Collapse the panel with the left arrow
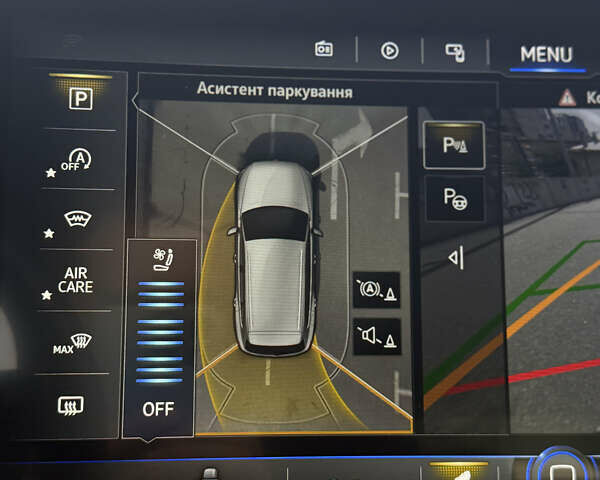Image resolution: width=600 pixels, height=480 pixels. coord(455,258)
